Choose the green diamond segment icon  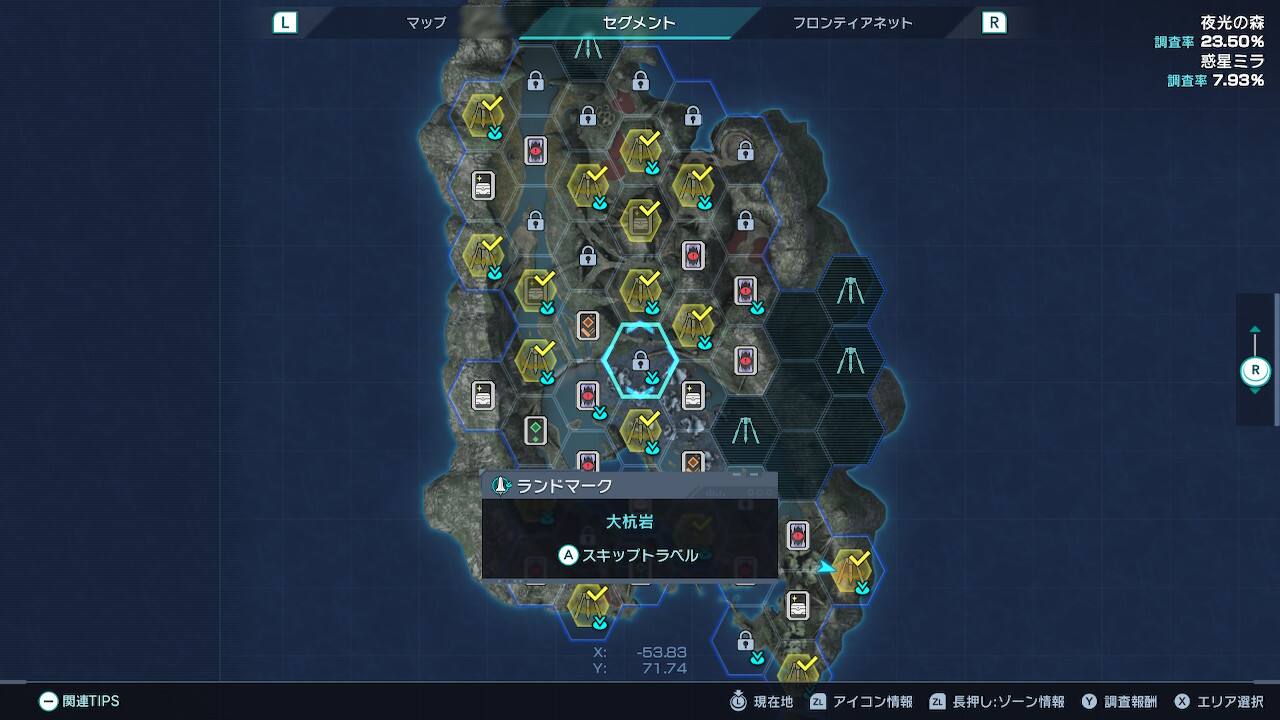point(536,431)
